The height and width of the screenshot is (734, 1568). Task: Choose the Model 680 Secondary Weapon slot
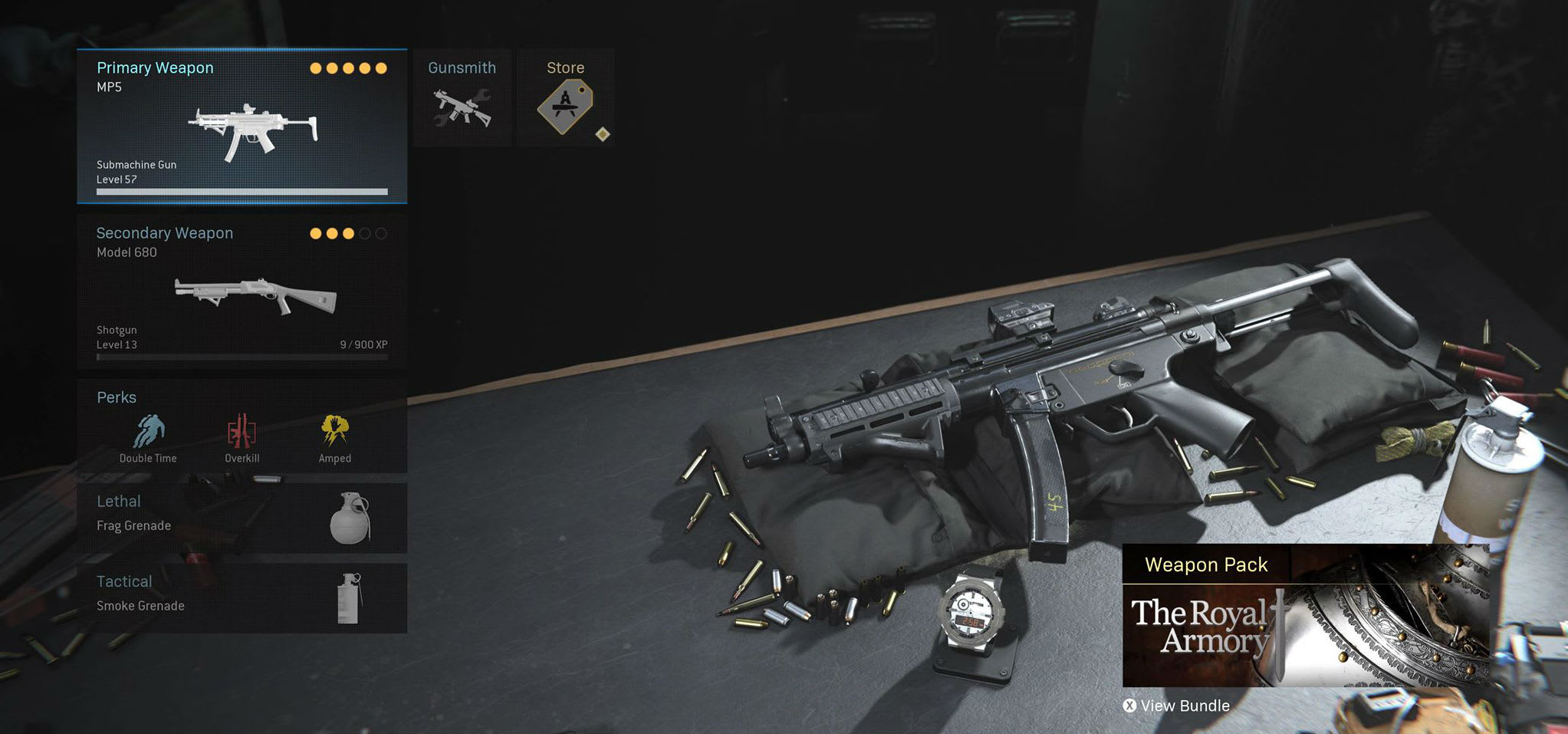point(242,291)
